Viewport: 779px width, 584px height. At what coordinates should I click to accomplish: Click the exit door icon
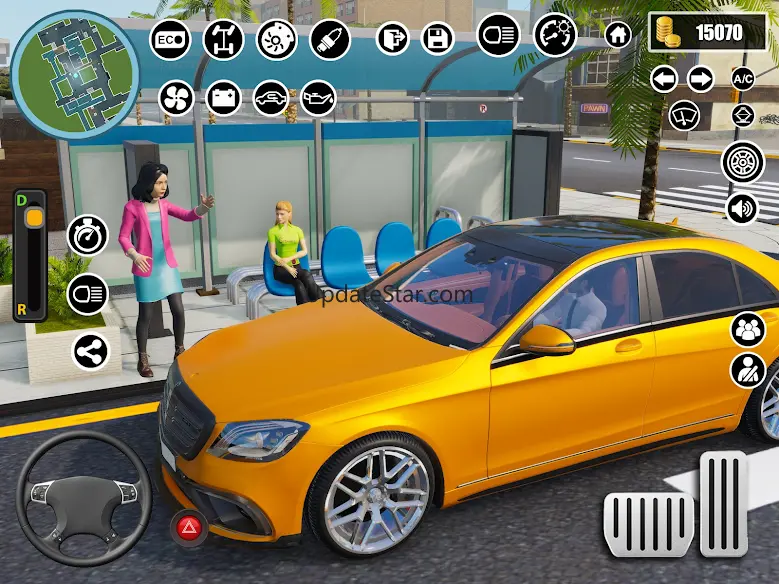pyautogui.click(x=393, y=39)
